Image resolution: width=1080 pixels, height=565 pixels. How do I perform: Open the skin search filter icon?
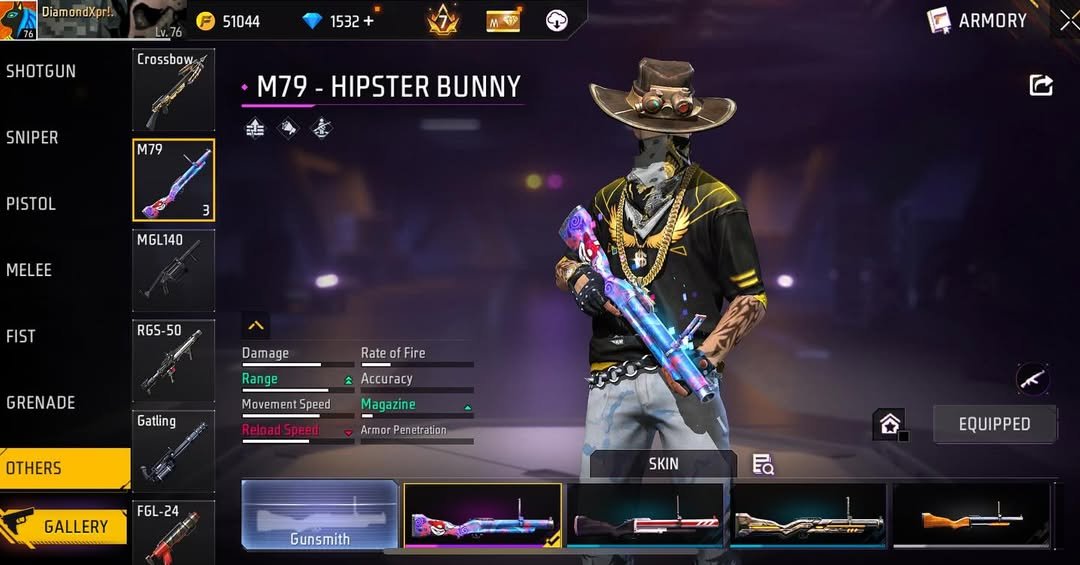click(x=763, y=464)
